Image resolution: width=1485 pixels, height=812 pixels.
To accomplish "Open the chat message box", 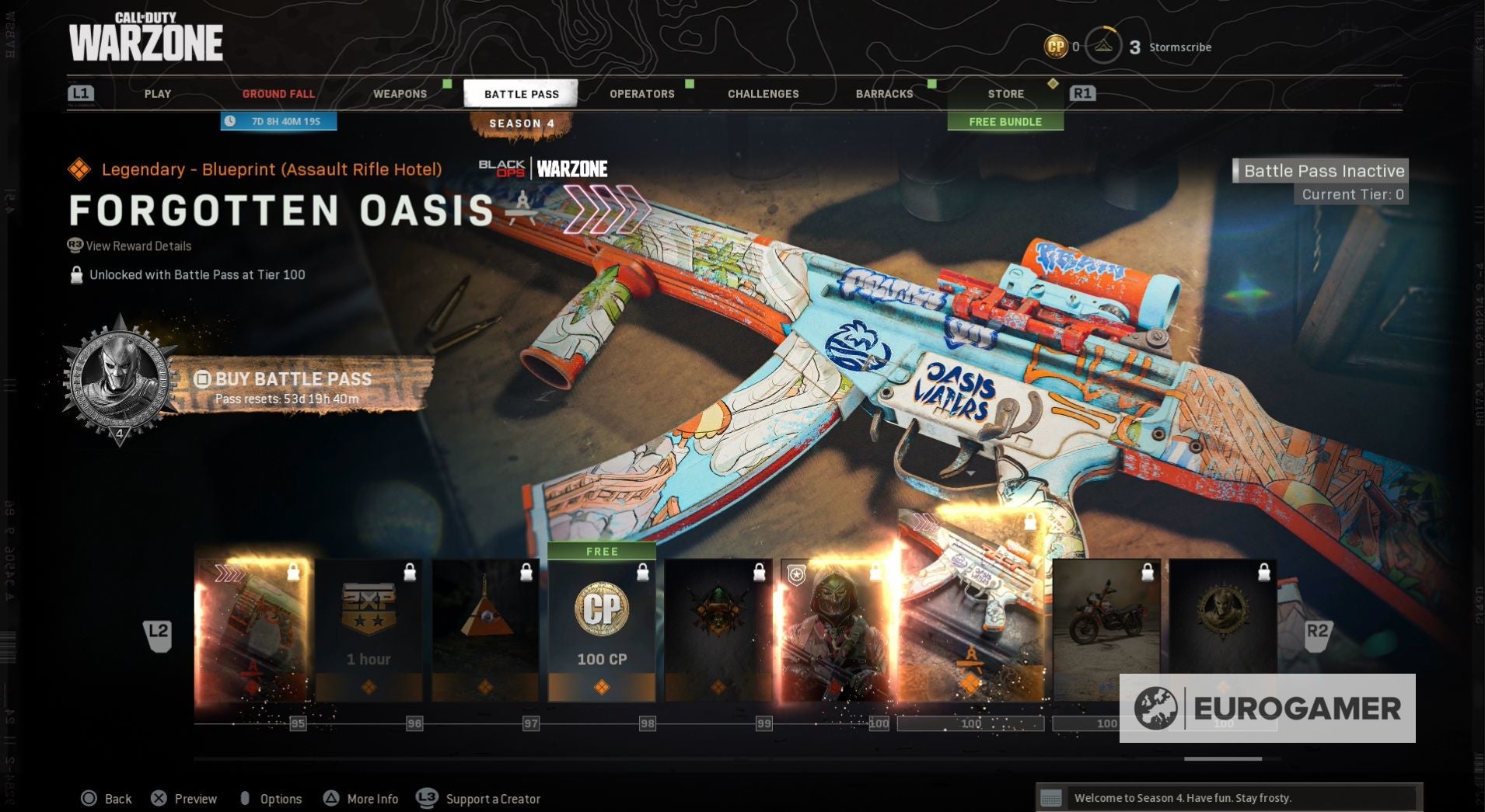I will [1228, 798].
